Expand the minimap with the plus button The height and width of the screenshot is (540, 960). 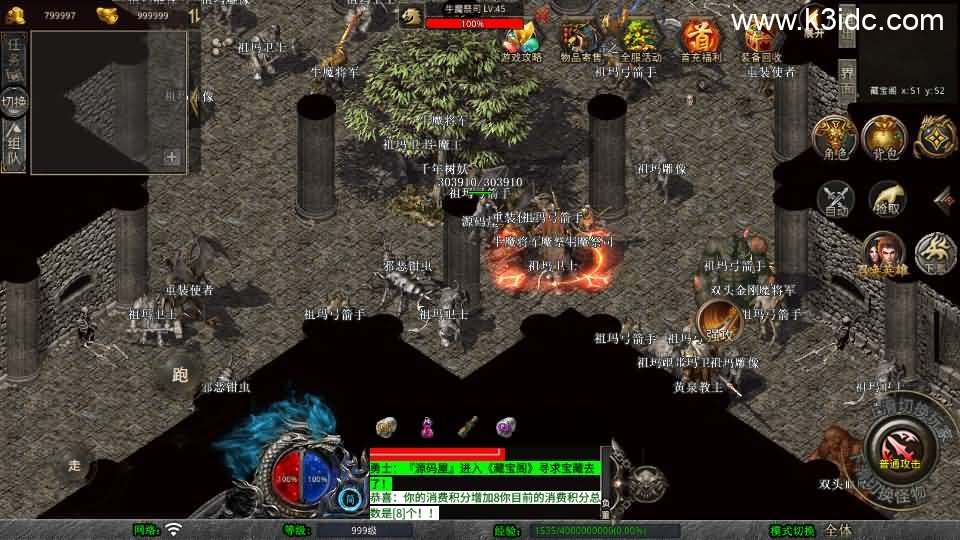[x=172, y=156]
